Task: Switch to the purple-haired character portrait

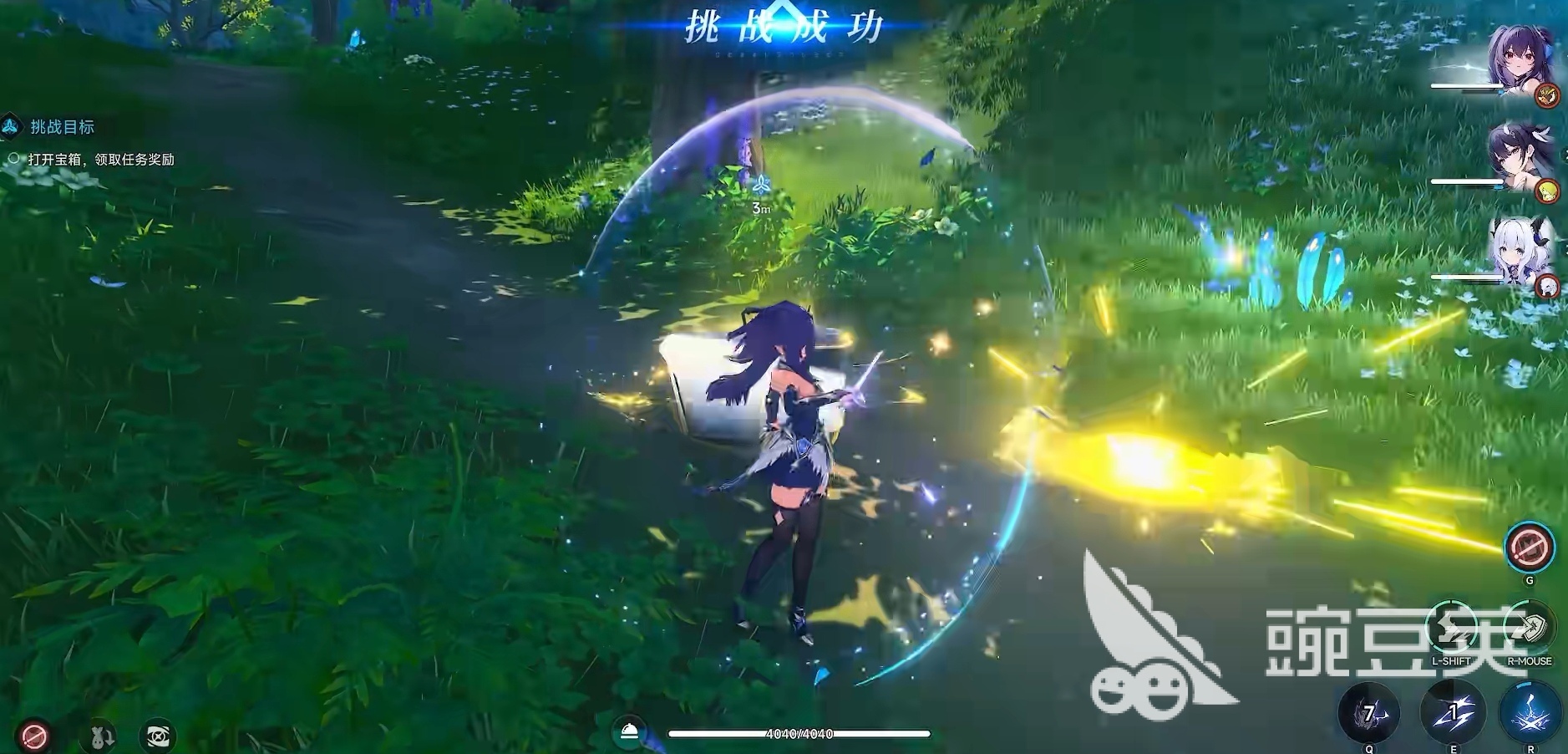Action: point(1517,54)
